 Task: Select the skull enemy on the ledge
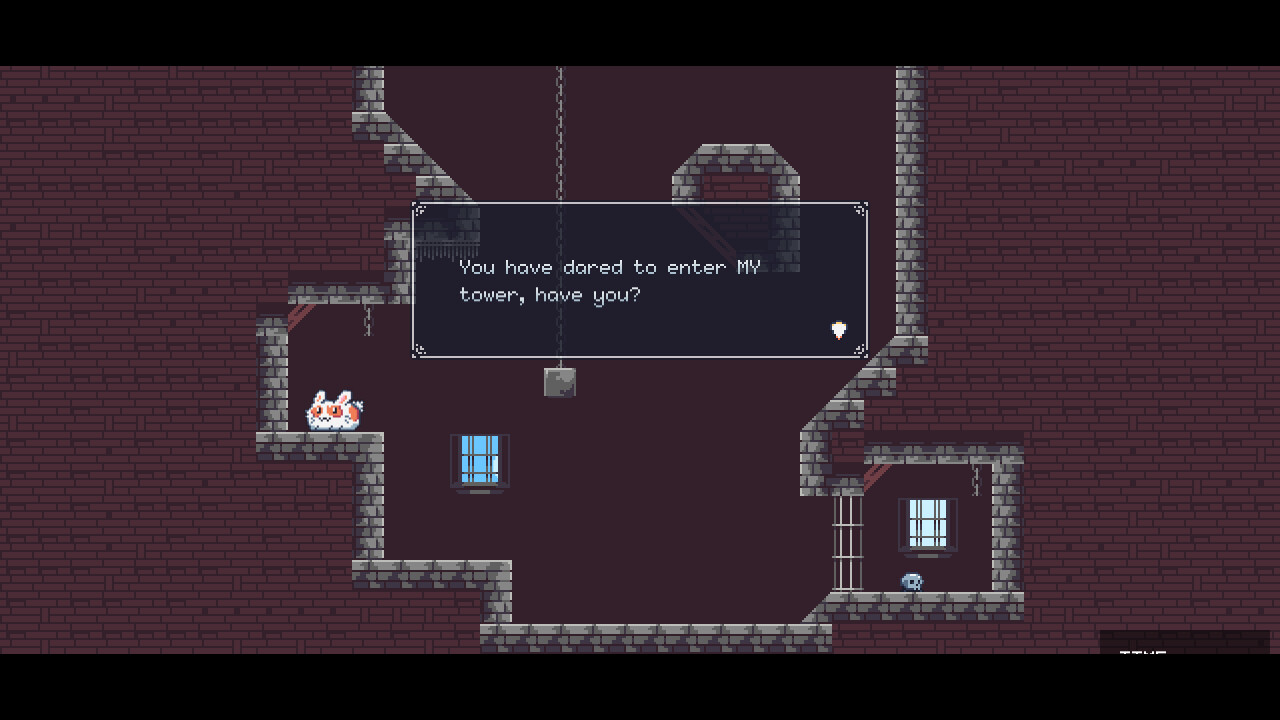(911, 582)
